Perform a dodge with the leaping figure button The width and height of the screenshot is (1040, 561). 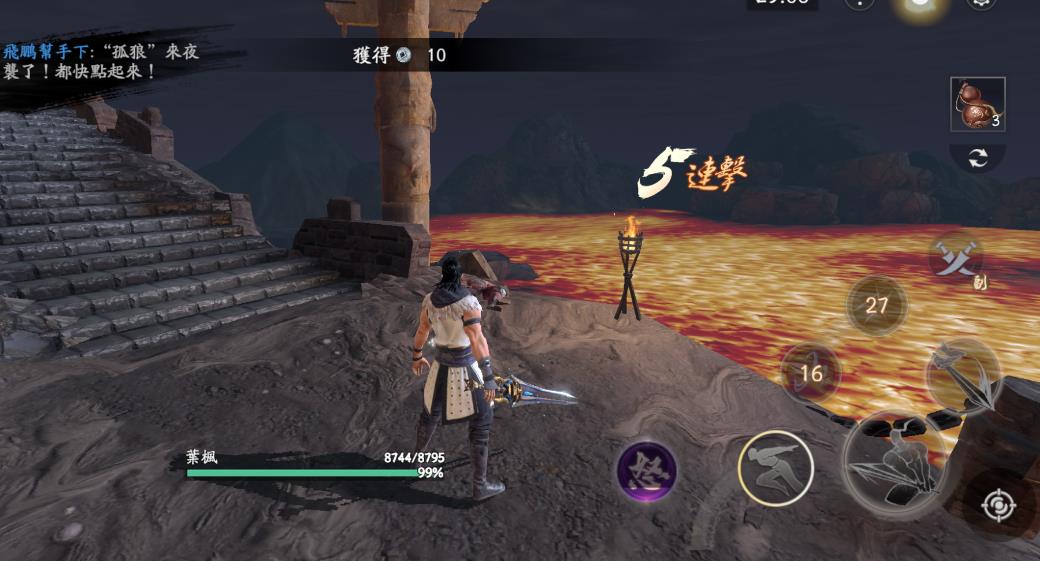775,469
